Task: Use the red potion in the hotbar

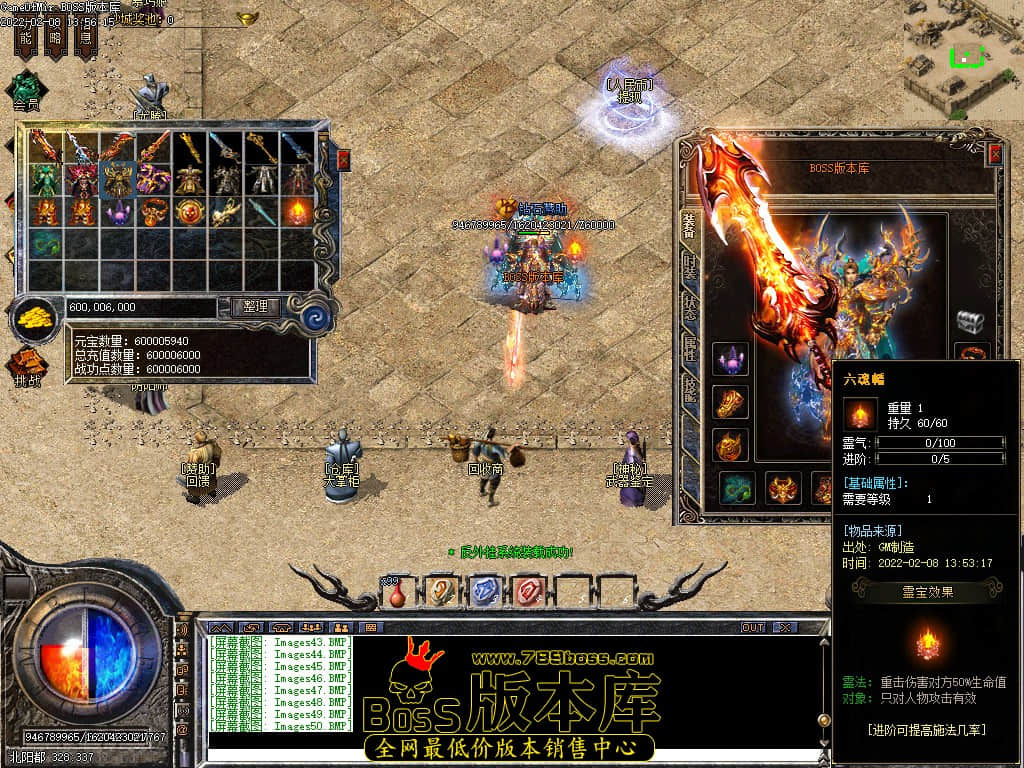Action: (x=398, y=593)
